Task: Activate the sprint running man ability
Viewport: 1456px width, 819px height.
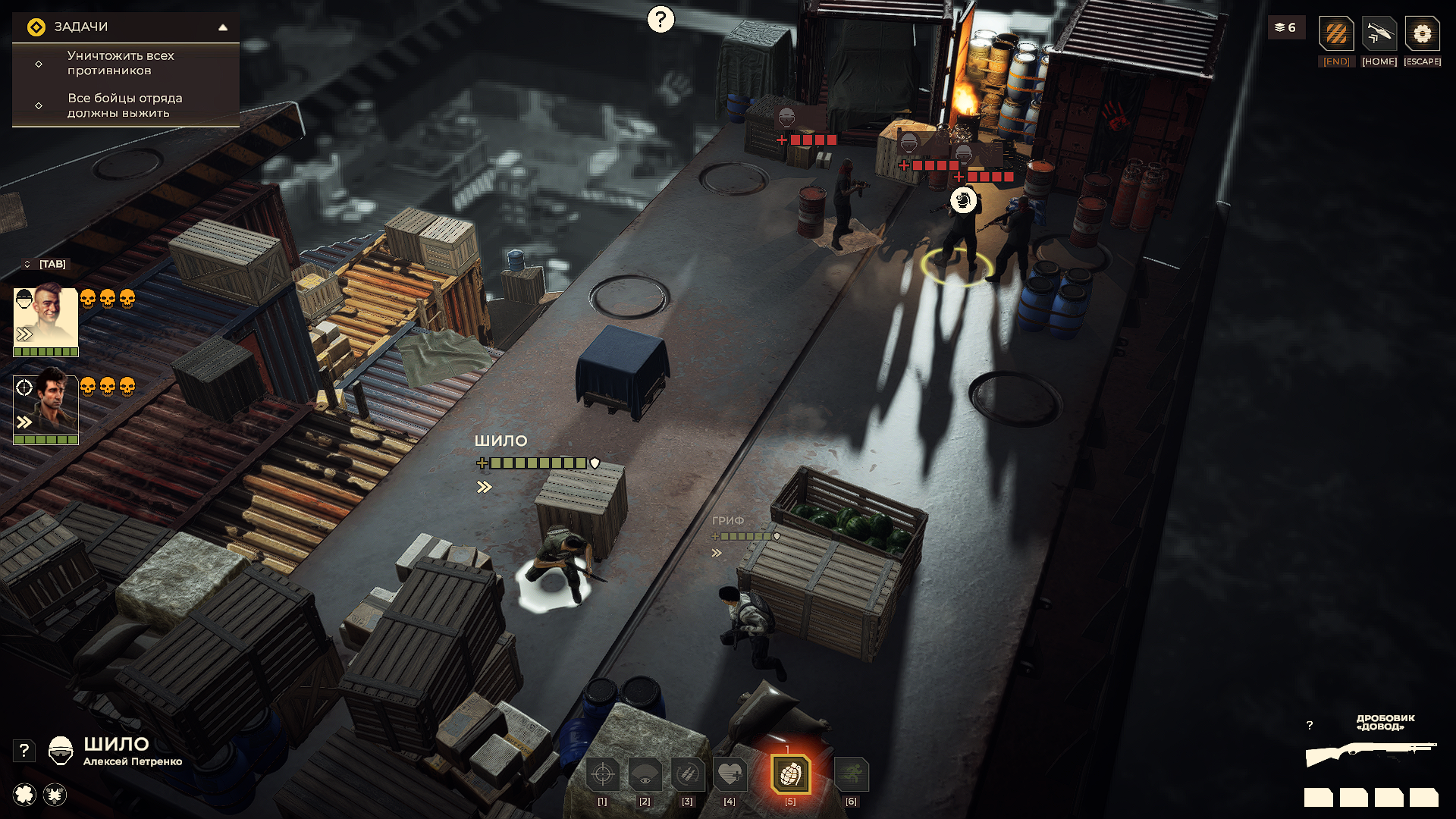Action: click(852, 774)
